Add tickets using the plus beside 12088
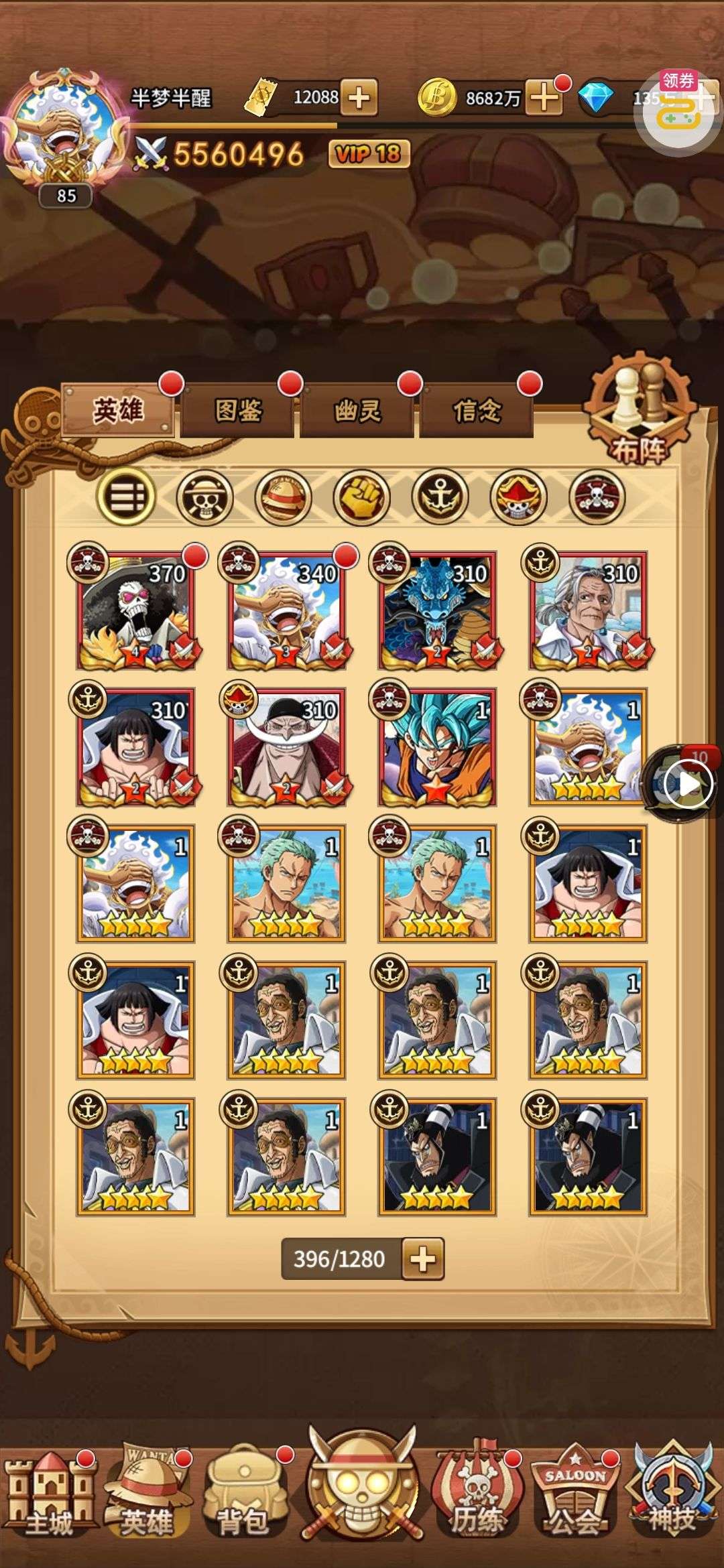724x1568 pixels. (x=359, y=98)
